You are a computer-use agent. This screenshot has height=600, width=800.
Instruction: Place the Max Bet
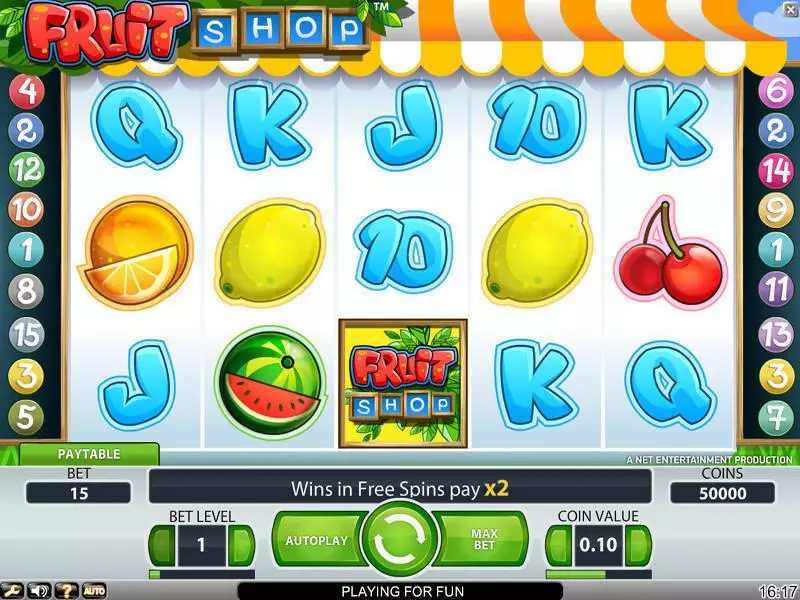(484, 540)
